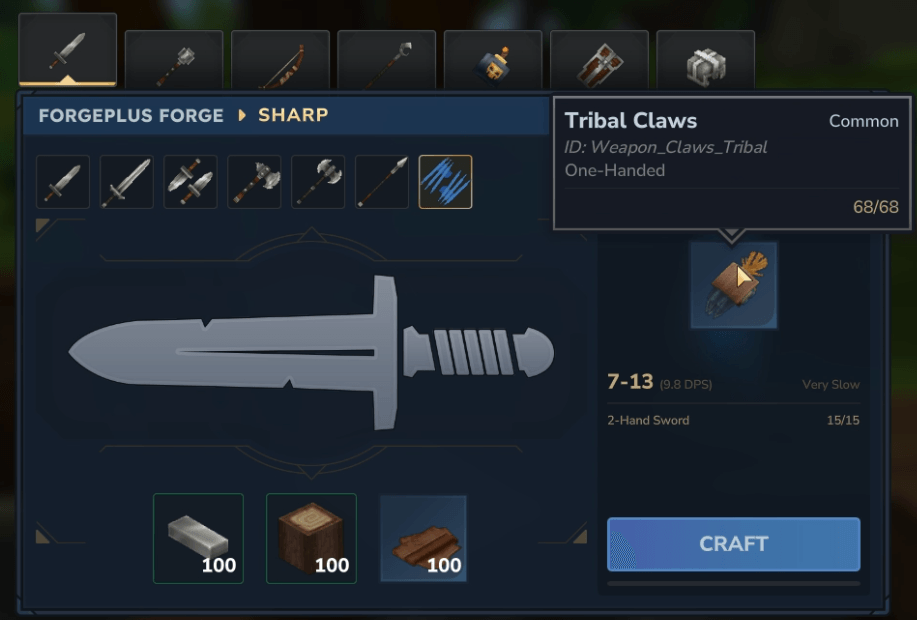The width and height of the screenshot is (917, 620).
Task: Click the Tribal Claws output item slot
Action: point(734,285)
